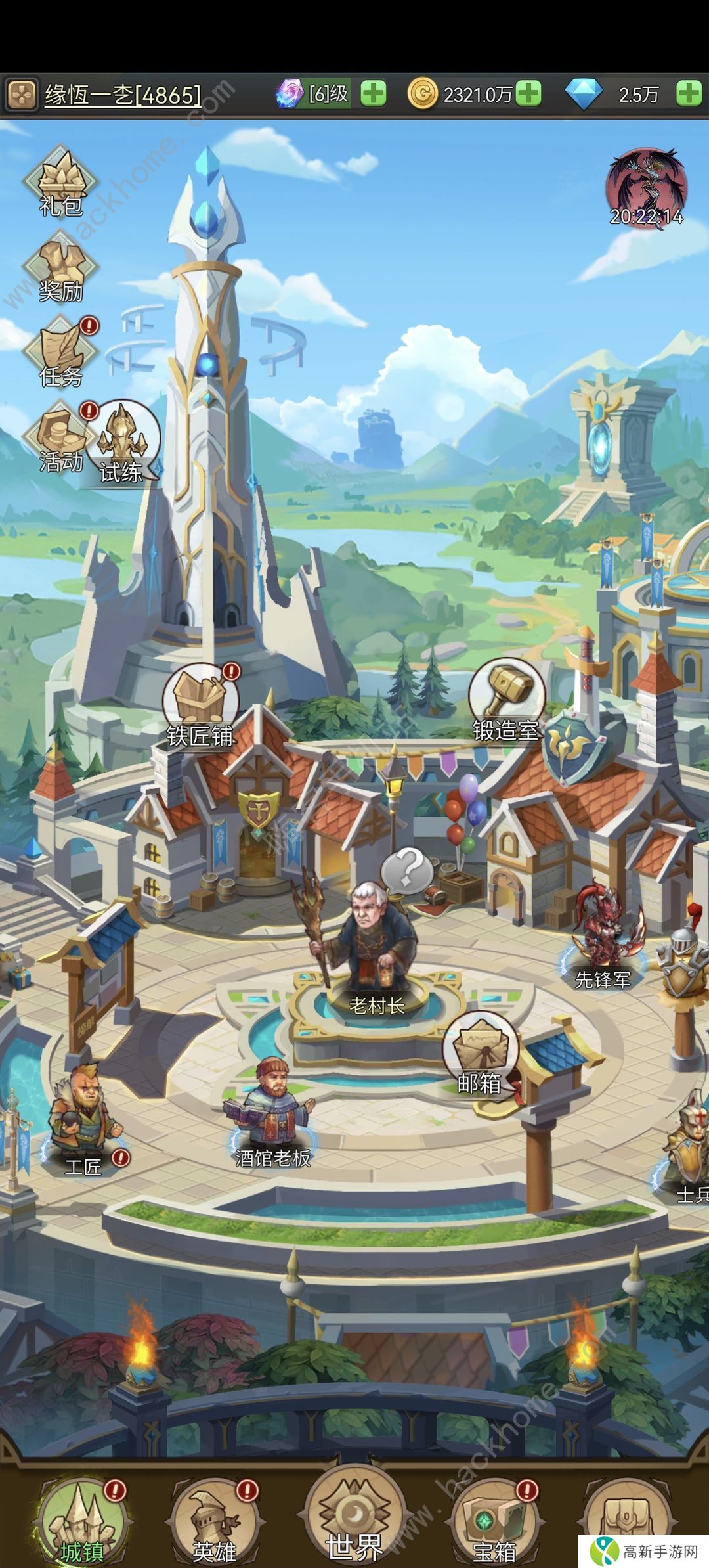The image size is (709, 1568).
Task: Open the 邮箱 mailbox
Action: click(479, 1054)
